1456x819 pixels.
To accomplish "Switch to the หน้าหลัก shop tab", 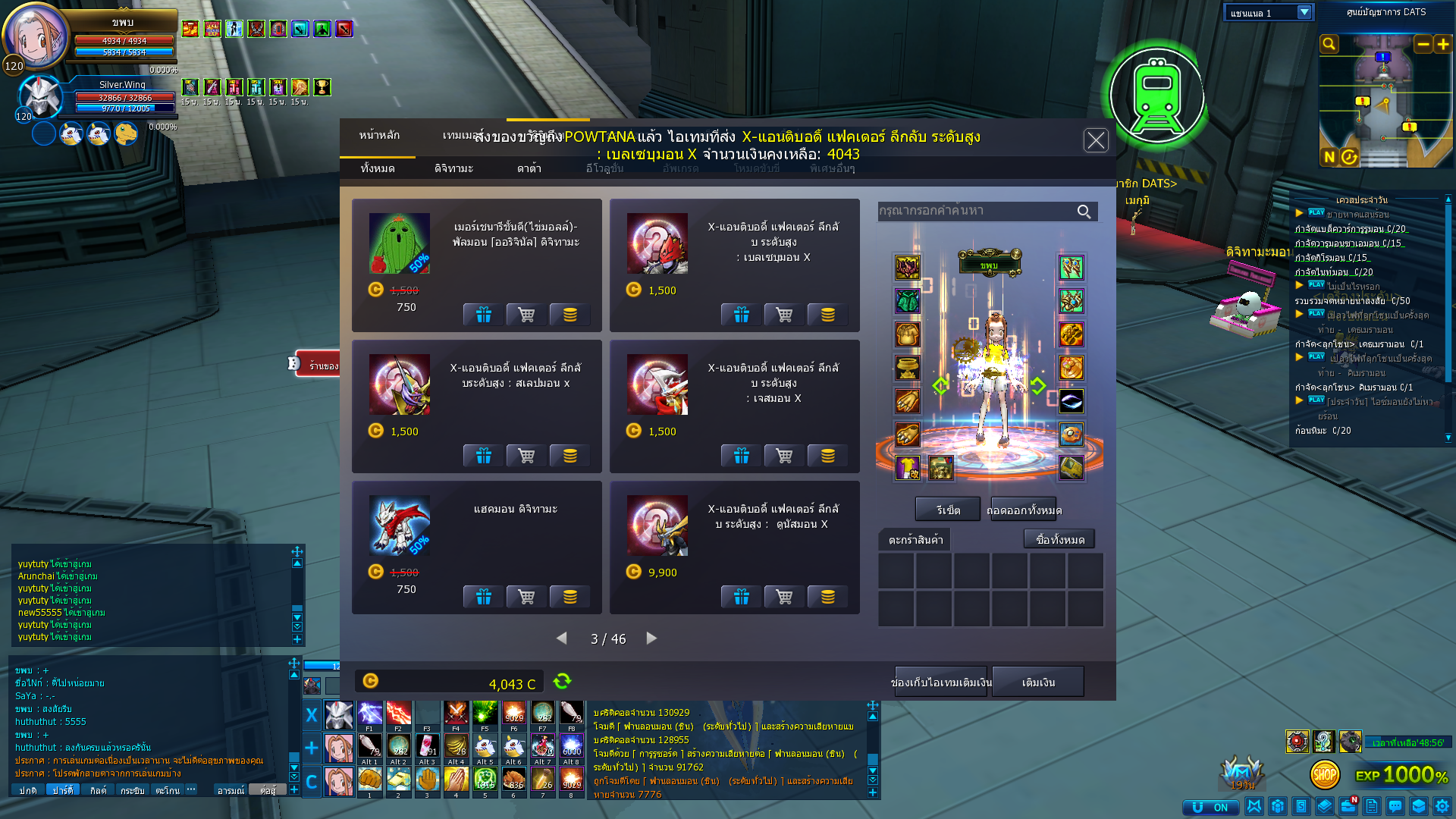I will point(379,135).
